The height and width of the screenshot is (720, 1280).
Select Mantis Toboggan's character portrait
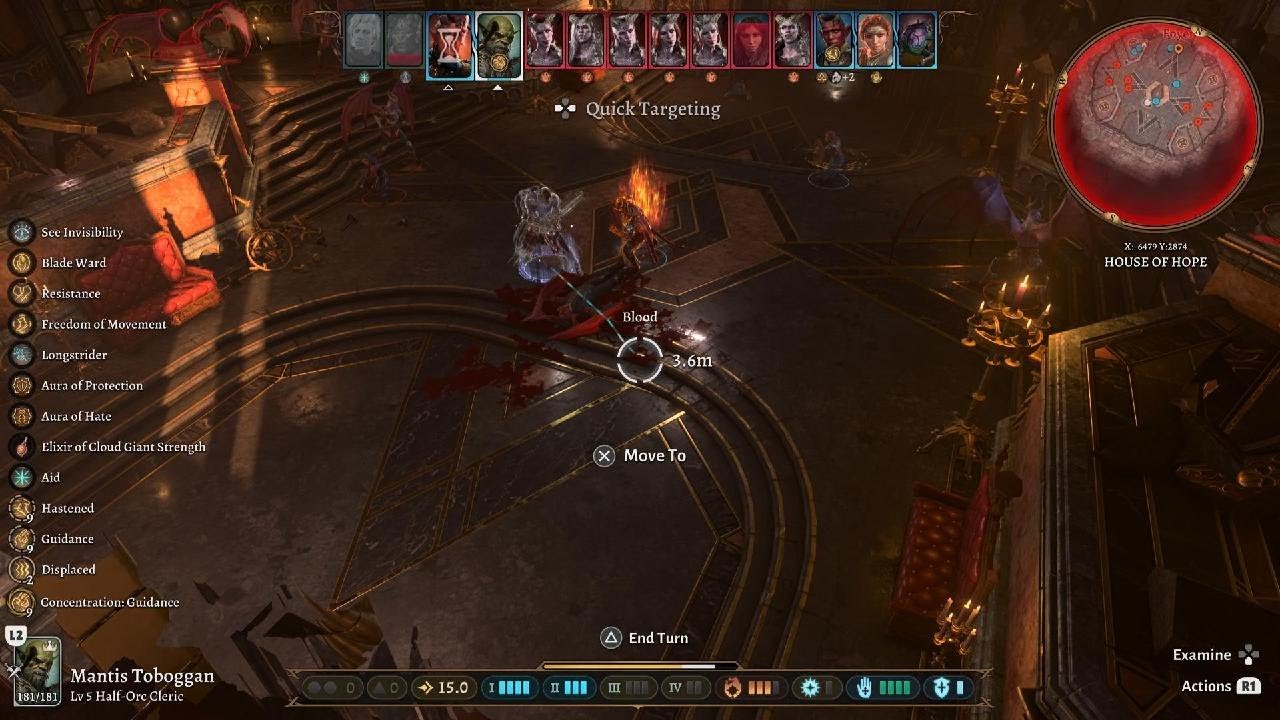click(x=37, y=672)
